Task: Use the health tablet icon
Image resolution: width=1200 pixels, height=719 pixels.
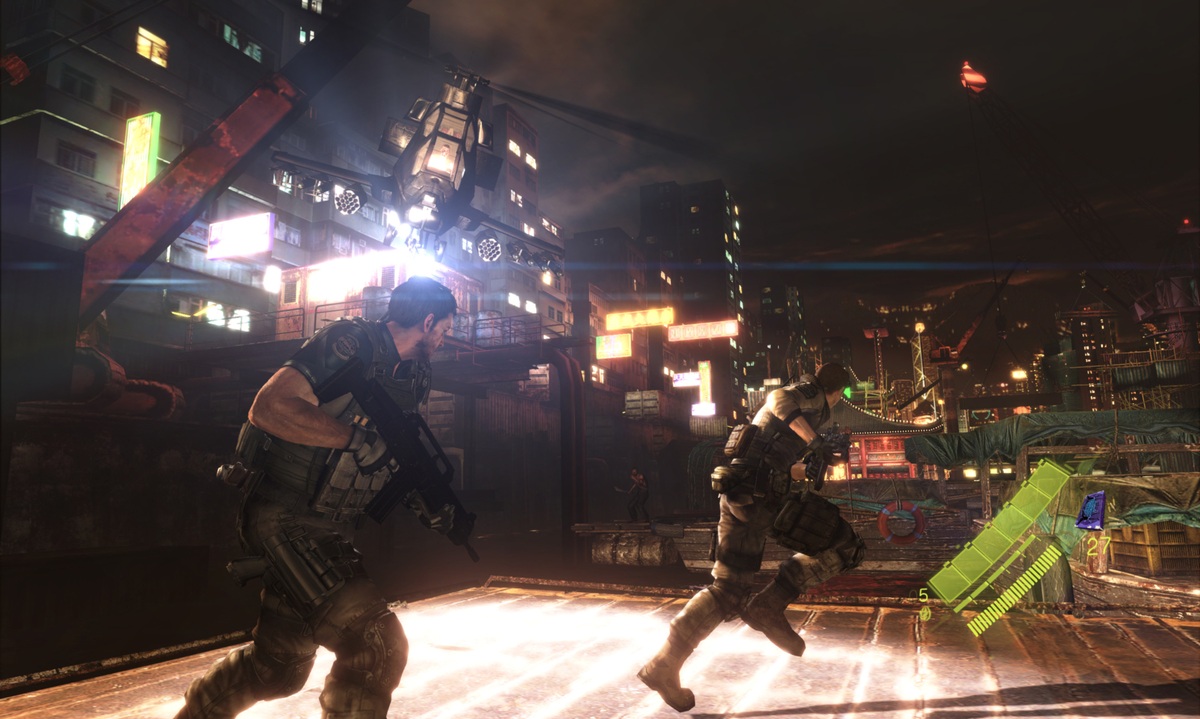Action: 925,612
